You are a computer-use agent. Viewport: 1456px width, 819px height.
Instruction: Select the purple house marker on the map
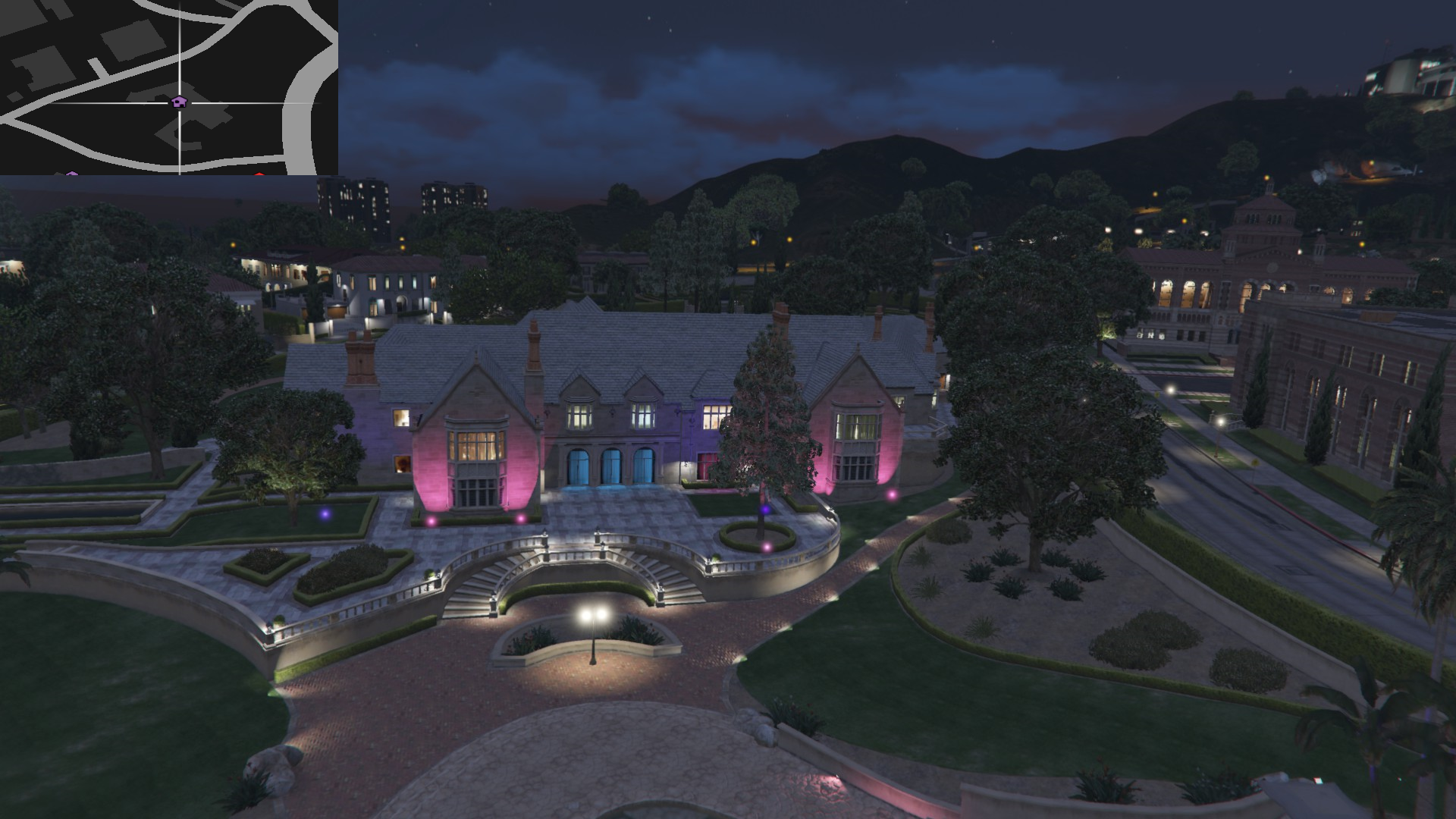(178, 102)
